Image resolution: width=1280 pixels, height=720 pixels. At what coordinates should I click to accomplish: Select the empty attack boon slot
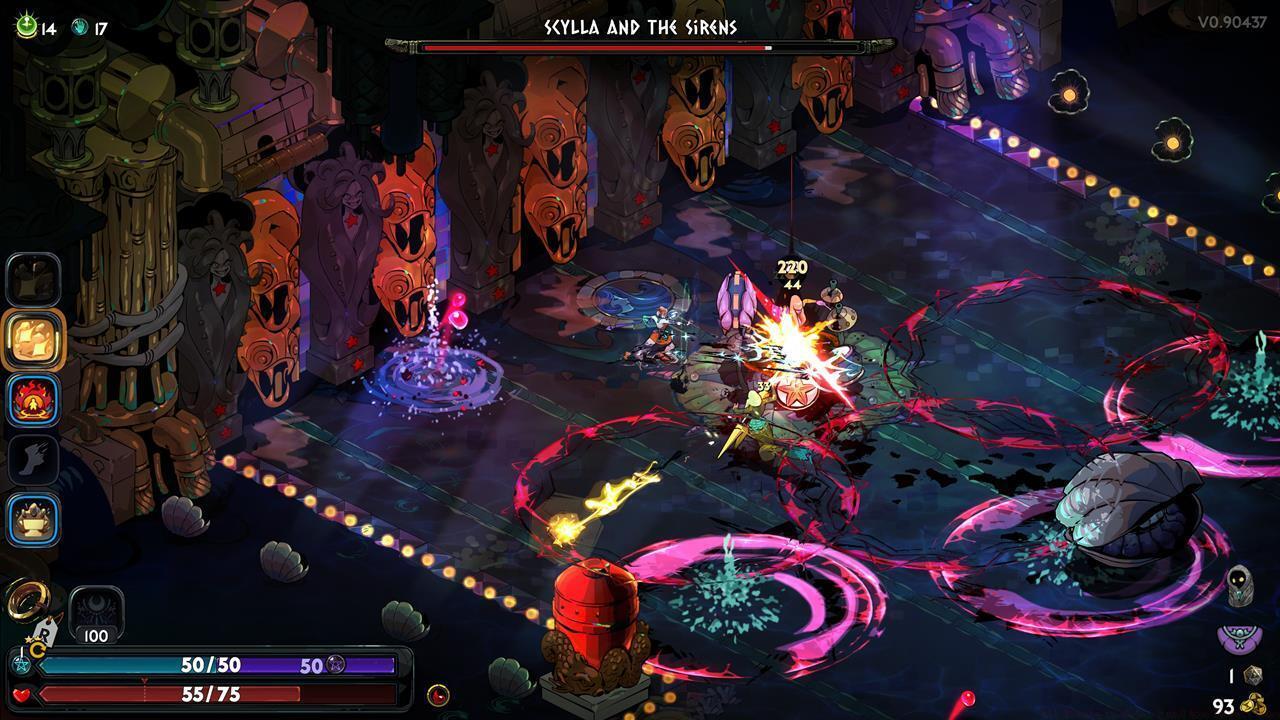click(x=34, y=279)
